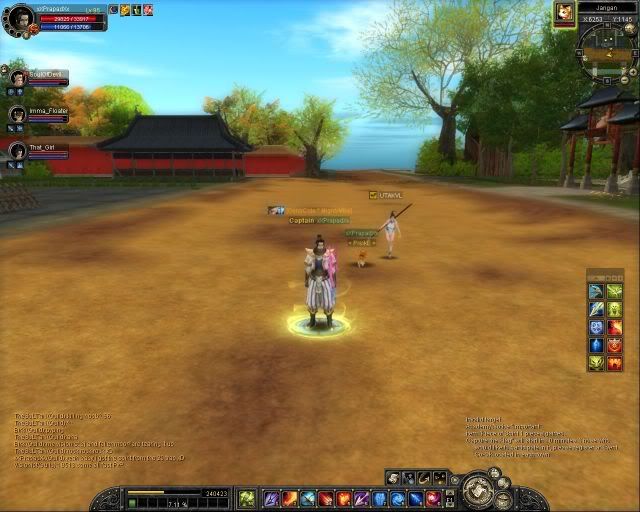Viewport: 640px width, 512px height.
Task: Click the fox pet portrait
Action: click(565, 13)
